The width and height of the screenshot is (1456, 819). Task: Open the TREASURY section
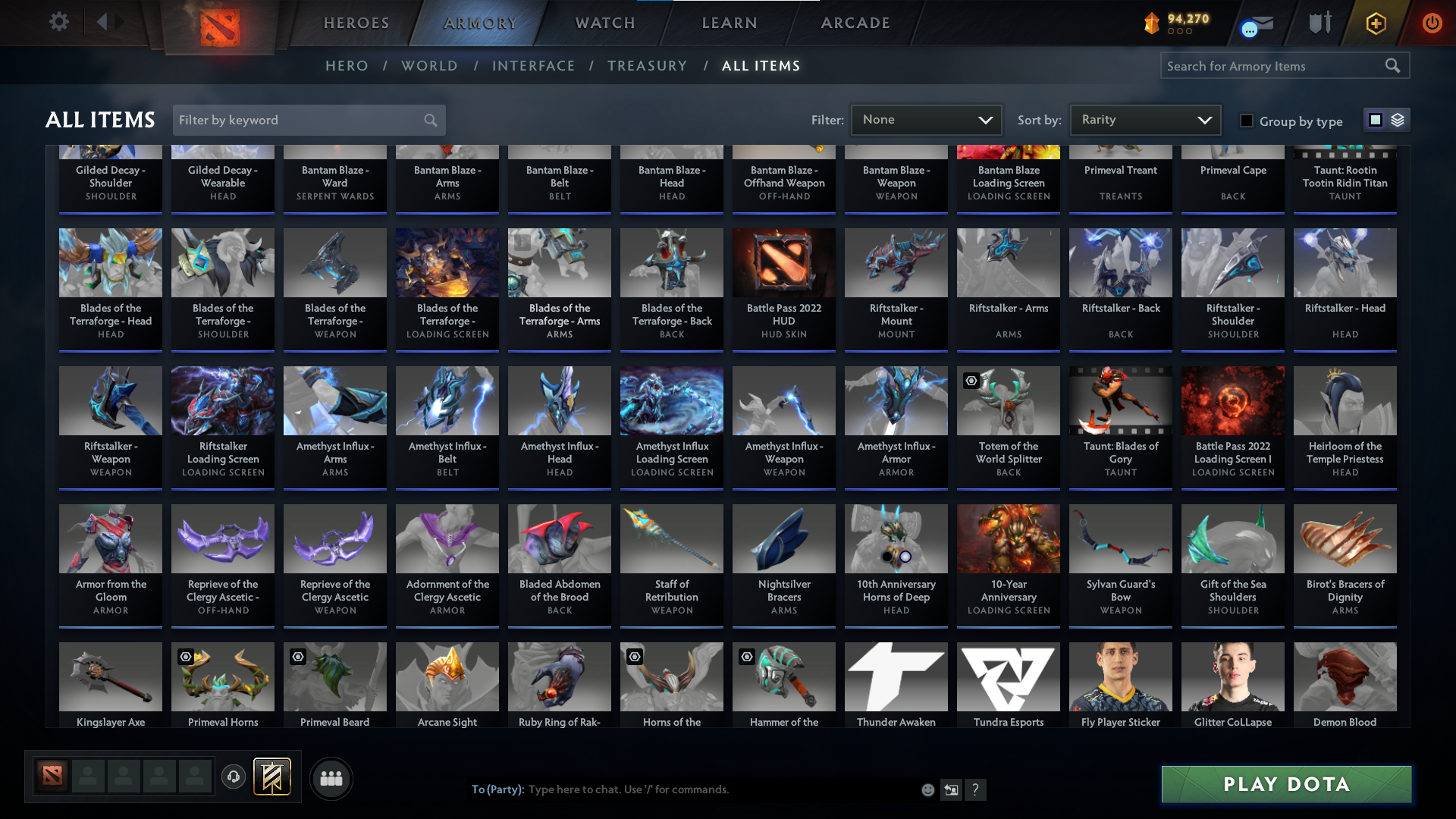[x=647, y=66]
